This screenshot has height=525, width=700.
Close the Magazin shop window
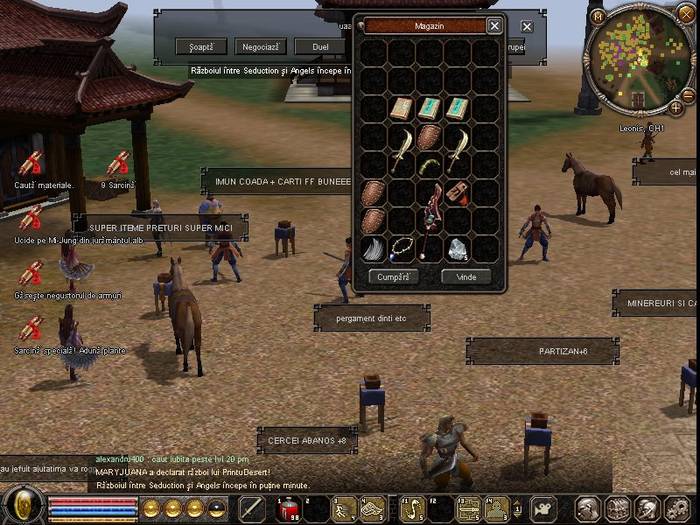coord(494,26)
